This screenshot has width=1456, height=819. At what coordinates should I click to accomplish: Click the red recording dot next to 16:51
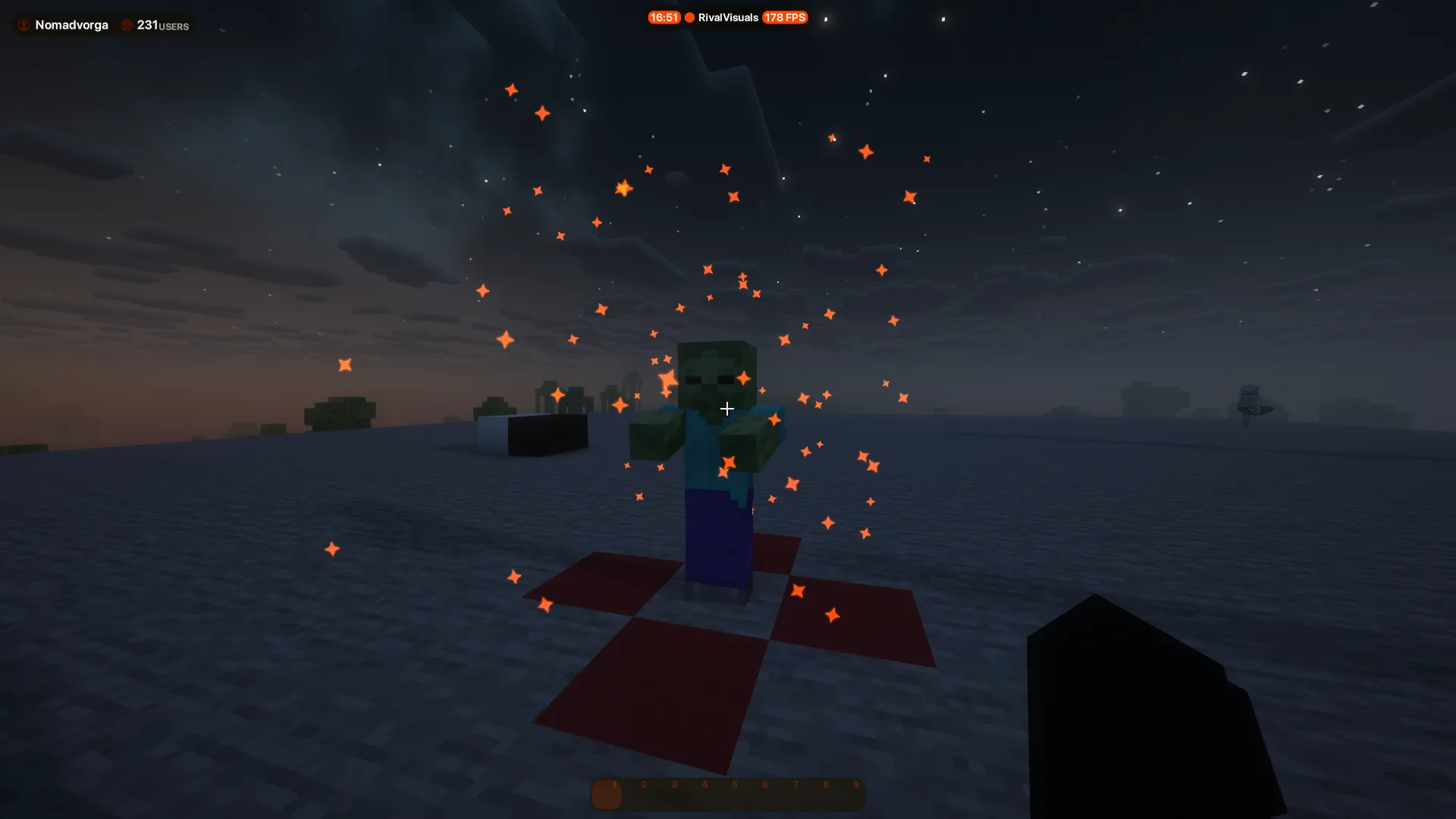point(689,17)
